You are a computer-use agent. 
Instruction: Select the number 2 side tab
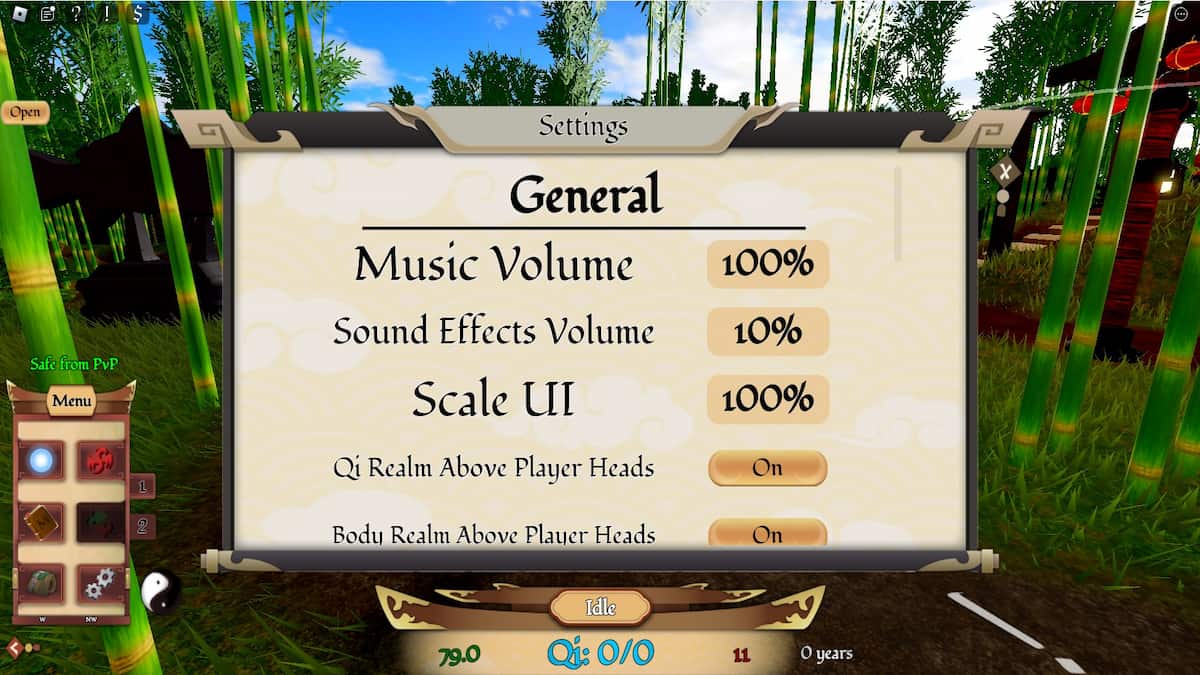click(x=142, y=525)
